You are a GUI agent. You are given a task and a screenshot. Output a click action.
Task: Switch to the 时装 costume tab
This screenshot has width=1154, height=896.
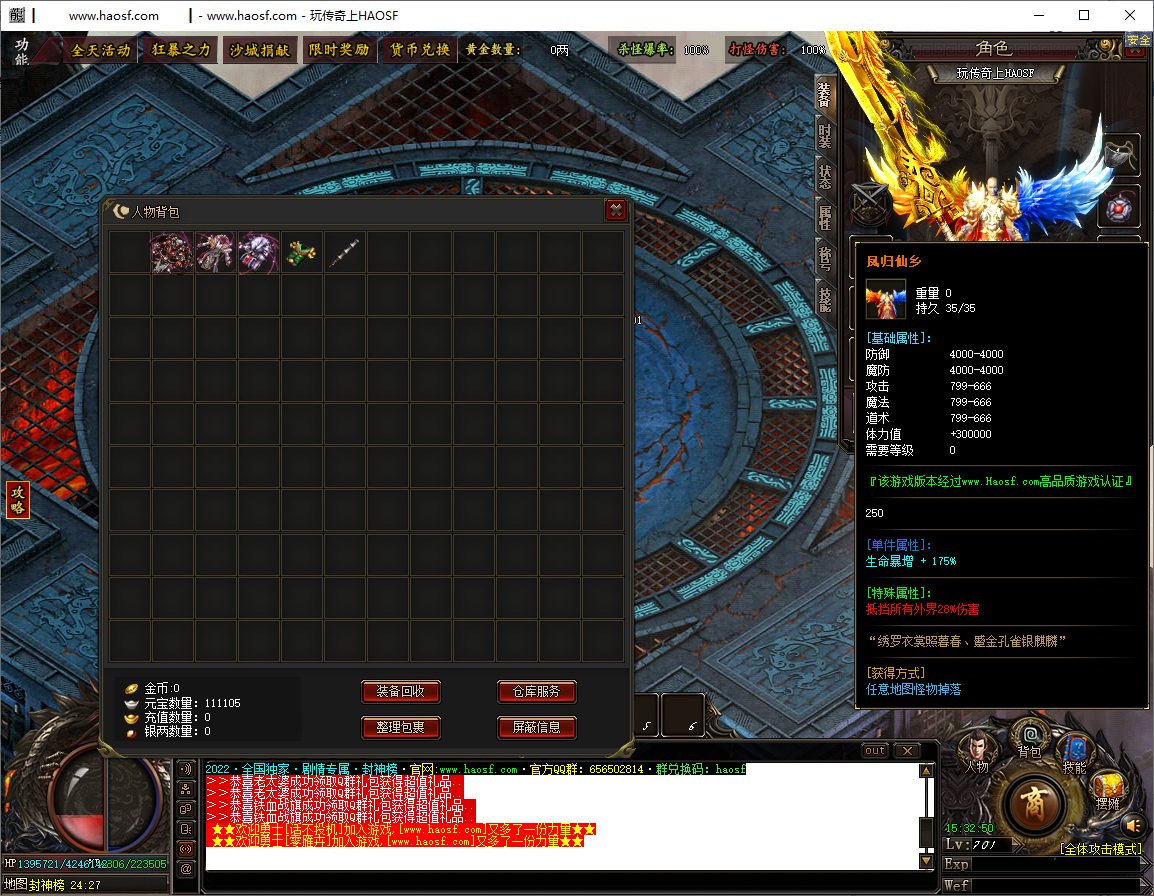(x=825, y=135)
